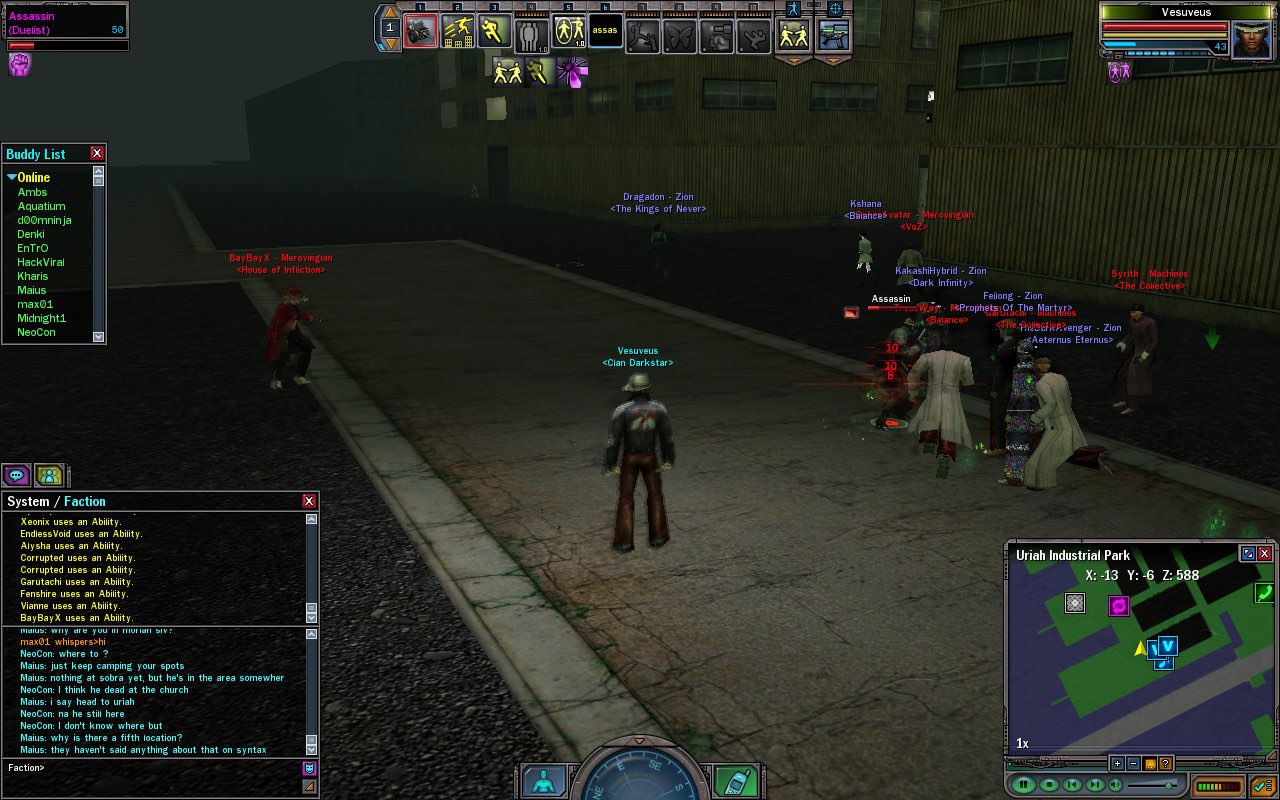Select Aquatium in the Buddy List
This screenshot has height=800, width=1280.
pyautogui.click(x=41, y=206)
